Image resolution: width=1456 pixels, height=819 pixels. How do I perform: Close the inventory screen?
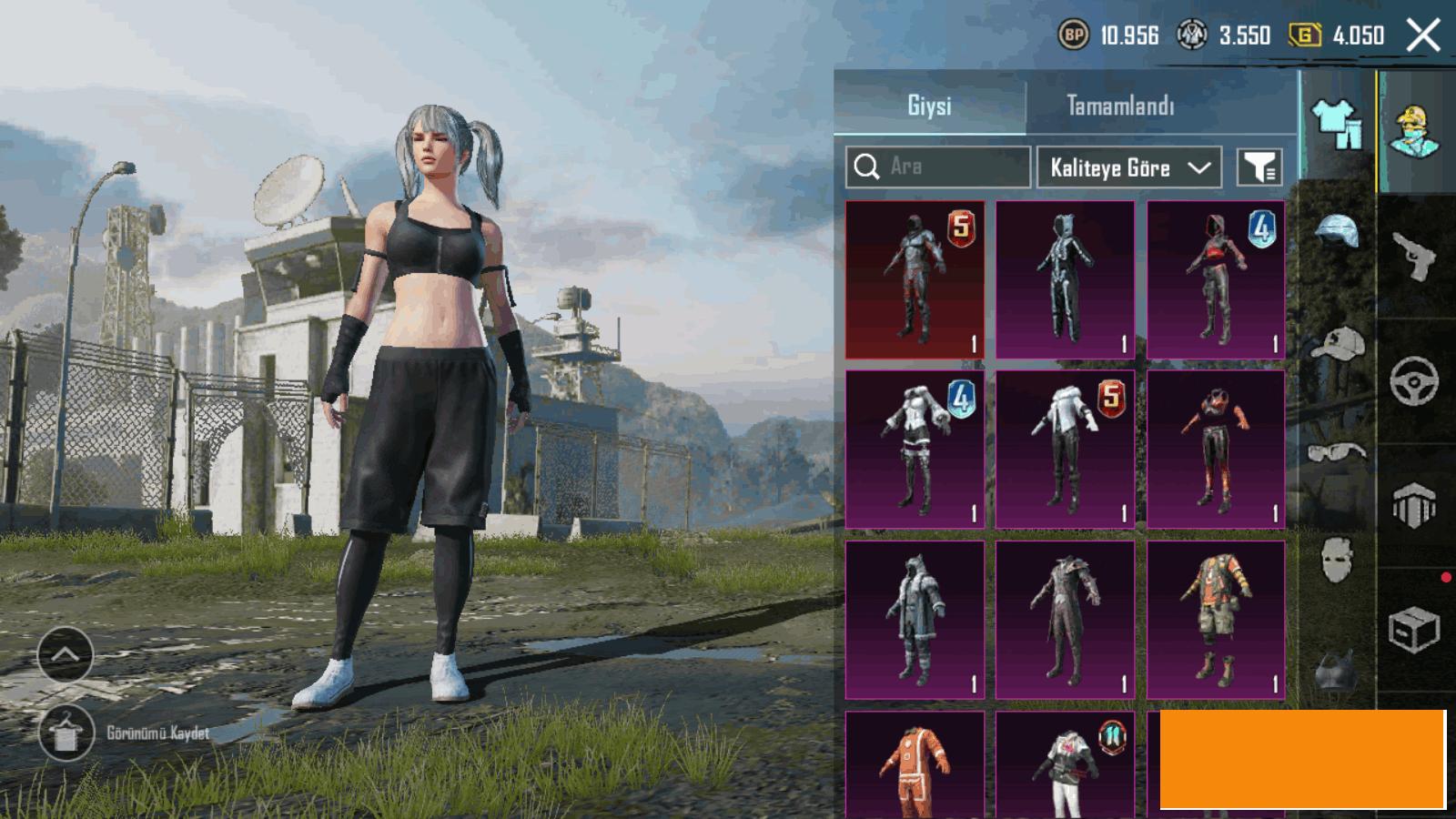[1422, 36]
